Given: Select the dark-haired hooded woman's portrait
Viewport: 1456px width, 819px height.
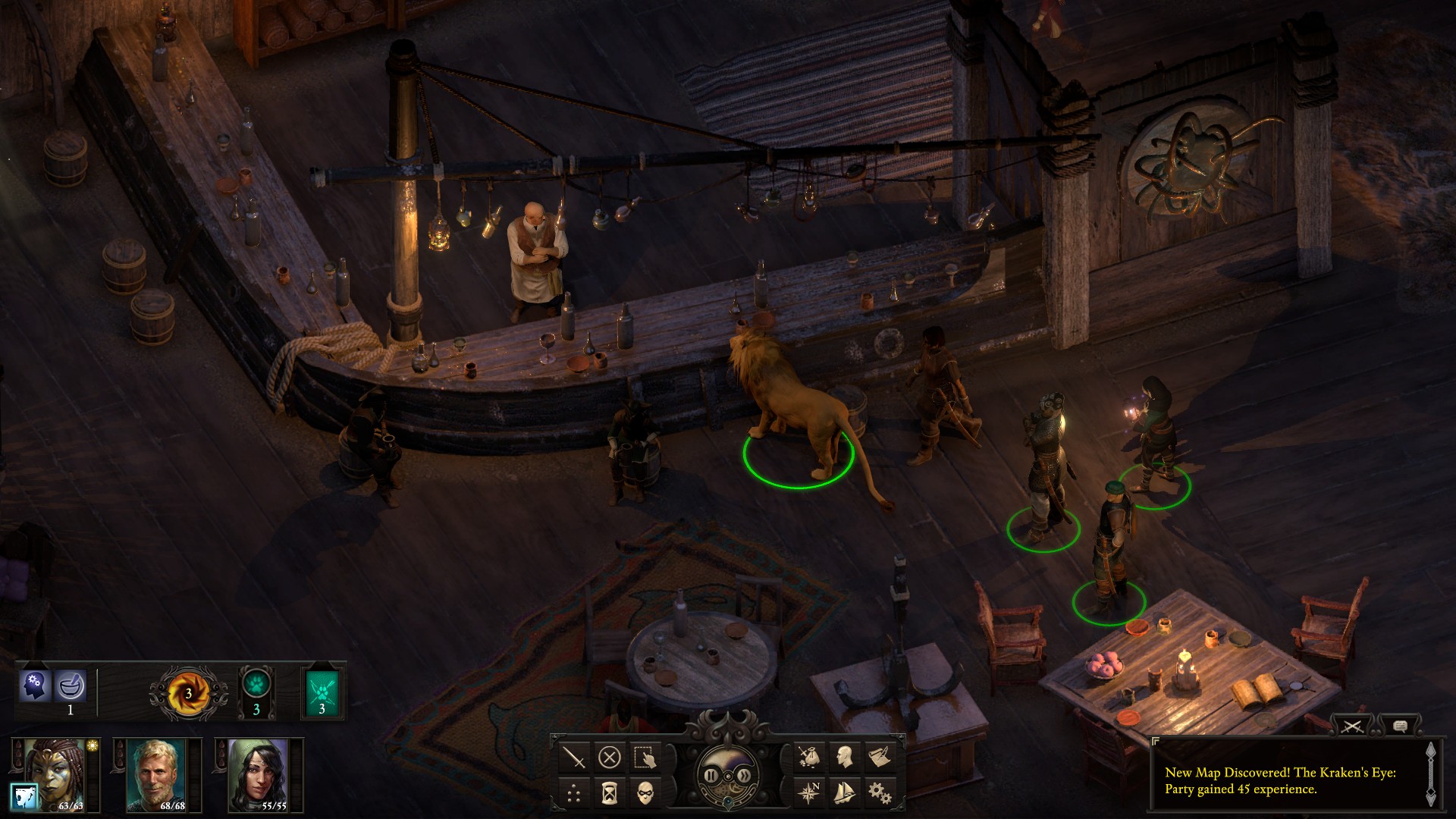Looking at the screenshot, I should (258, 773).
